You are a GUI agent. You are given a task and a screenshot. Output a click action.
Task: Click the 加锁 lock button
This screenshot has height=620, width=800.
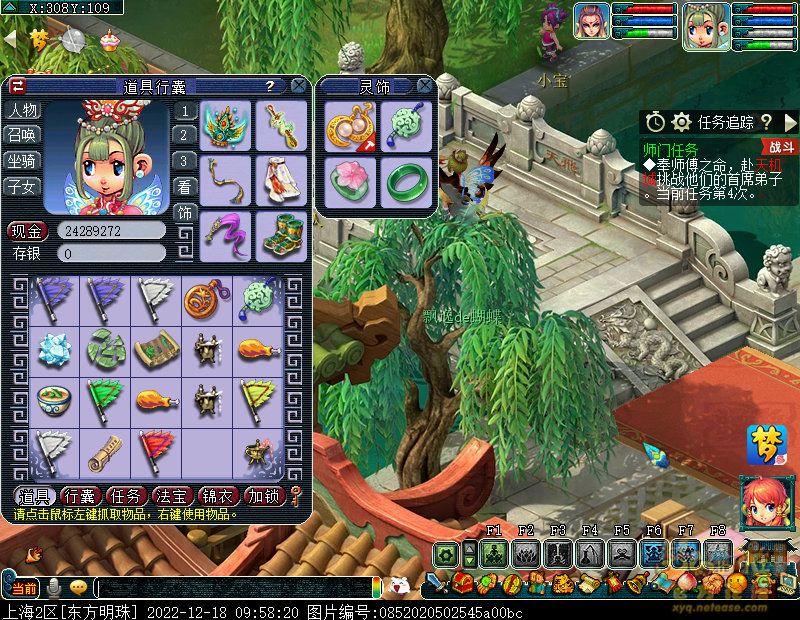click(x=264, y=496)
